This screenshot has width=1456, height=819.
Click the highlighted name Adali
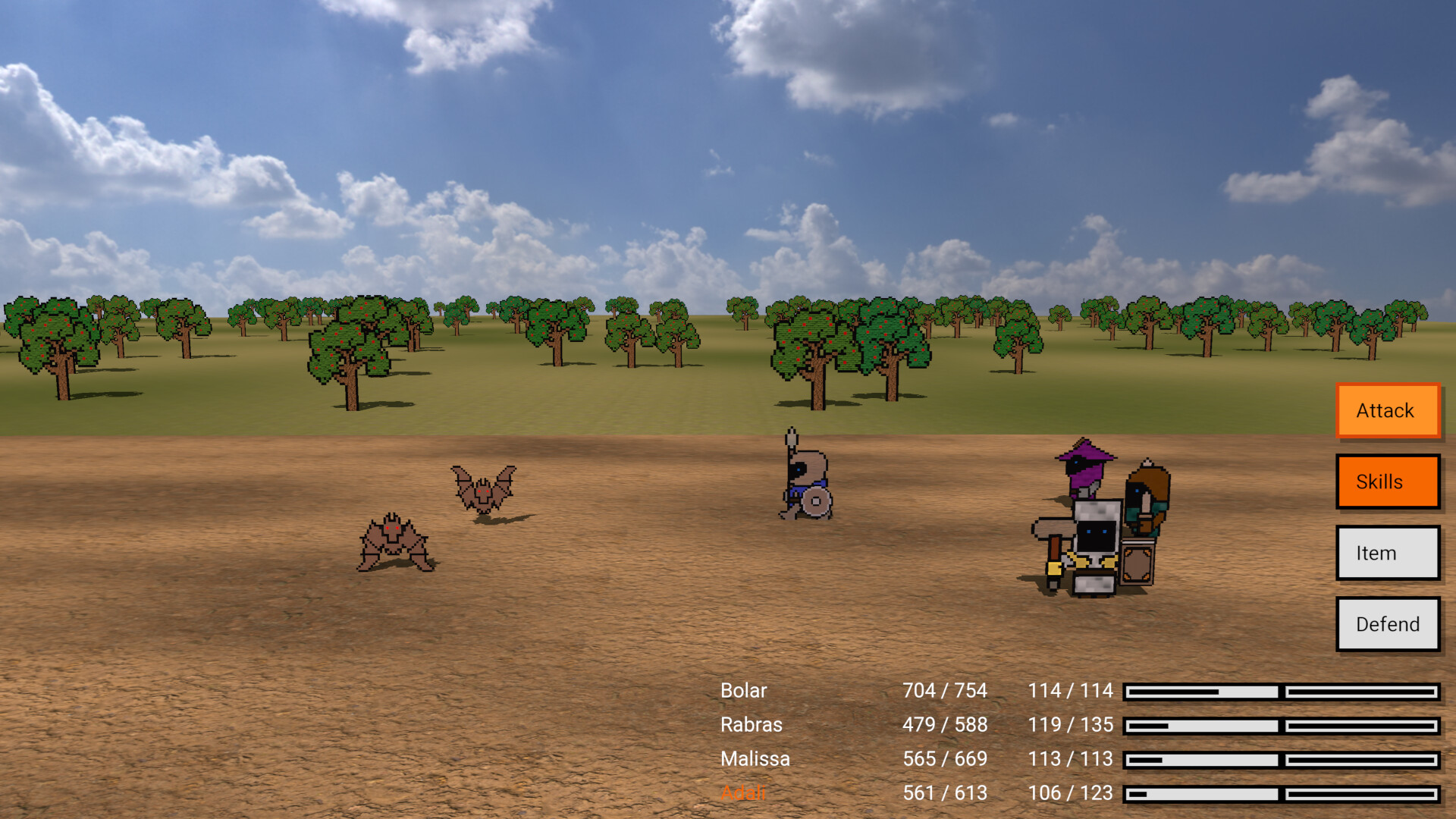click(x=743, y=792)
